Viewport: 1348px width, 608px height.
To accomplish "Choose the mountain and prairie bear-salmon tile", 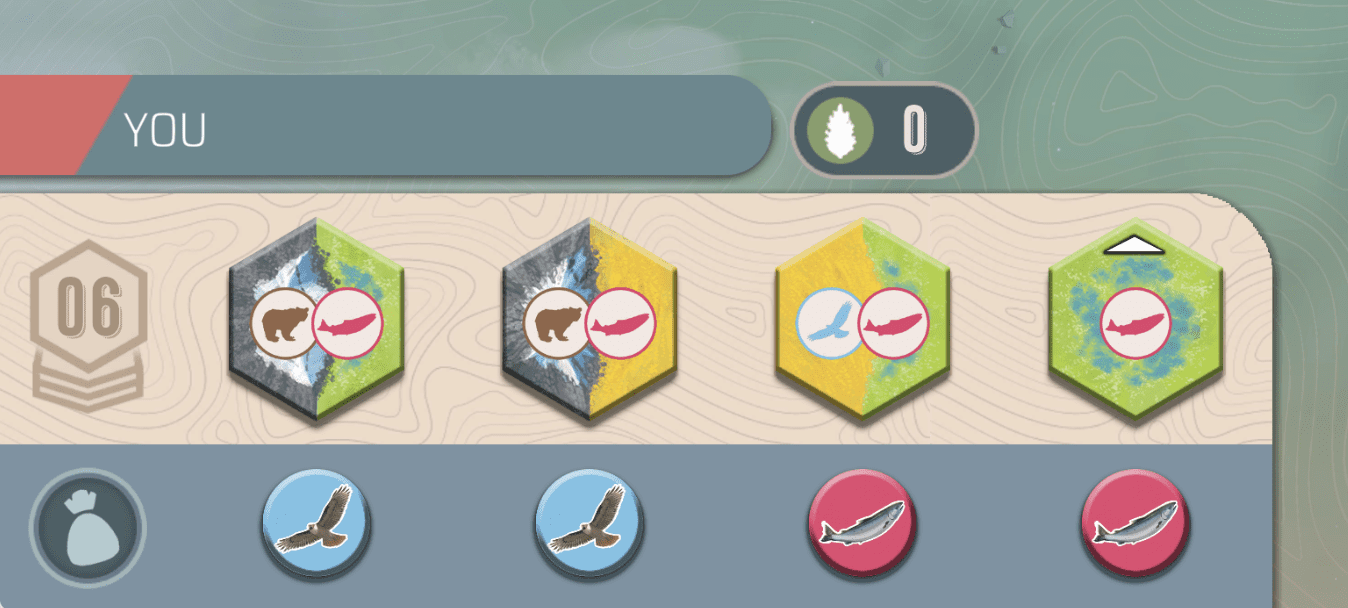I will point(589,322).
